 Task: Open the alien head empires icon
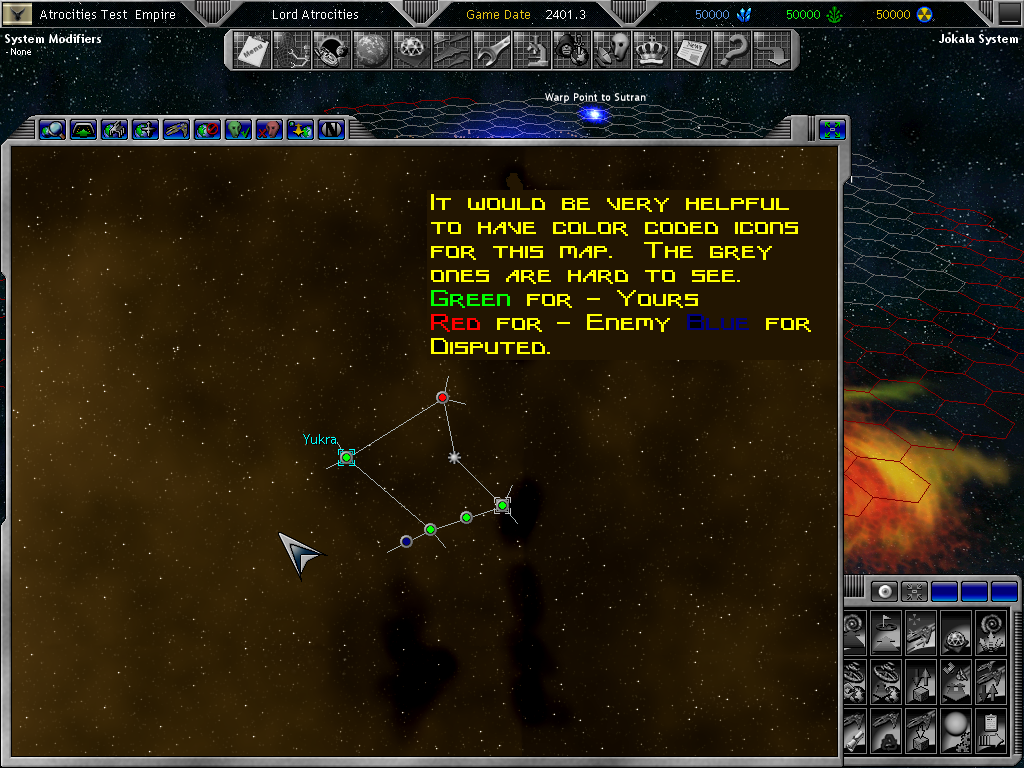(611, 50)
